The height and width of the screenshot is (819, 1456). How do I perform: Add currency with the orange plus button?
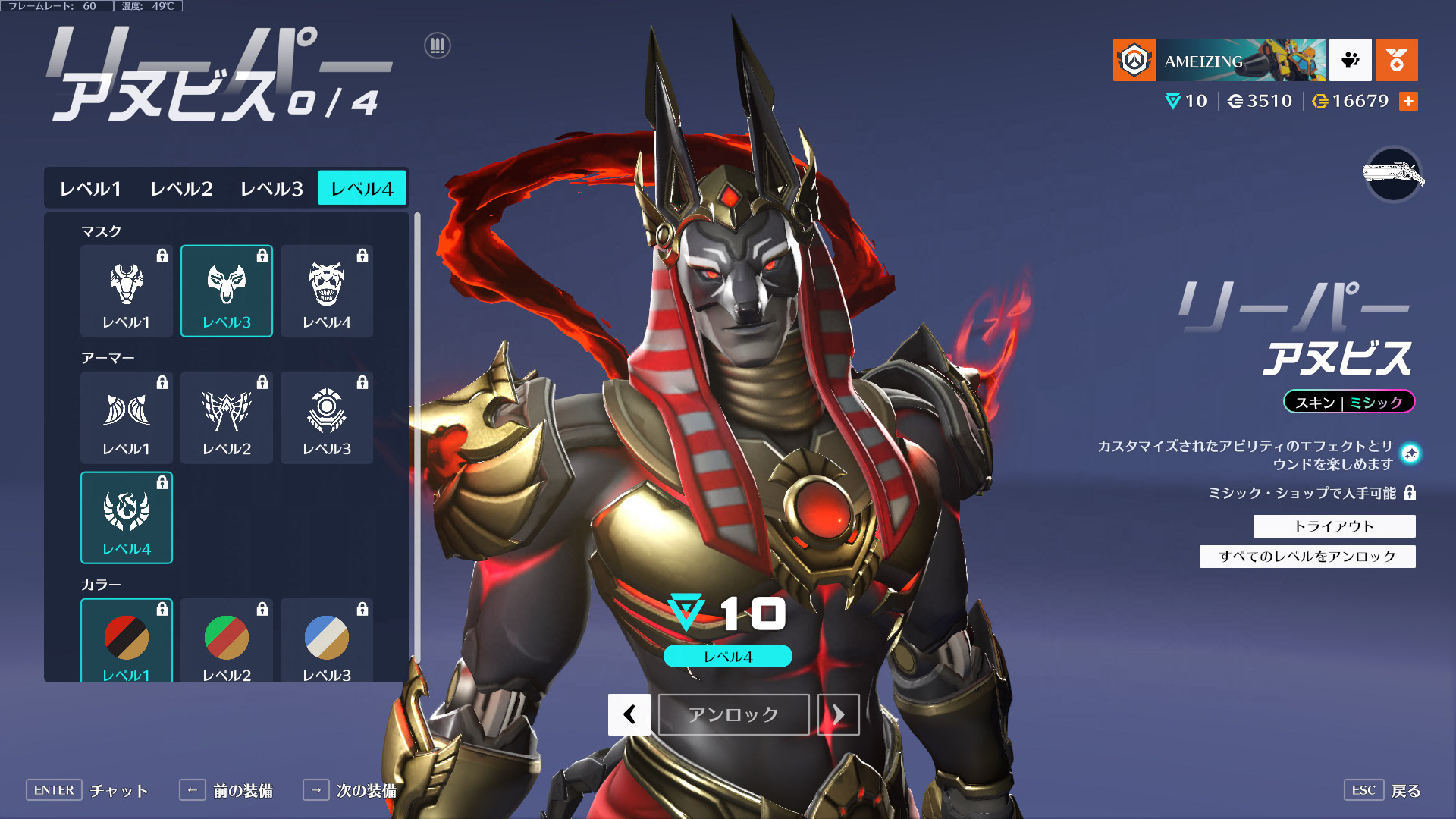pyautogui.click(x=1408, y=102)
